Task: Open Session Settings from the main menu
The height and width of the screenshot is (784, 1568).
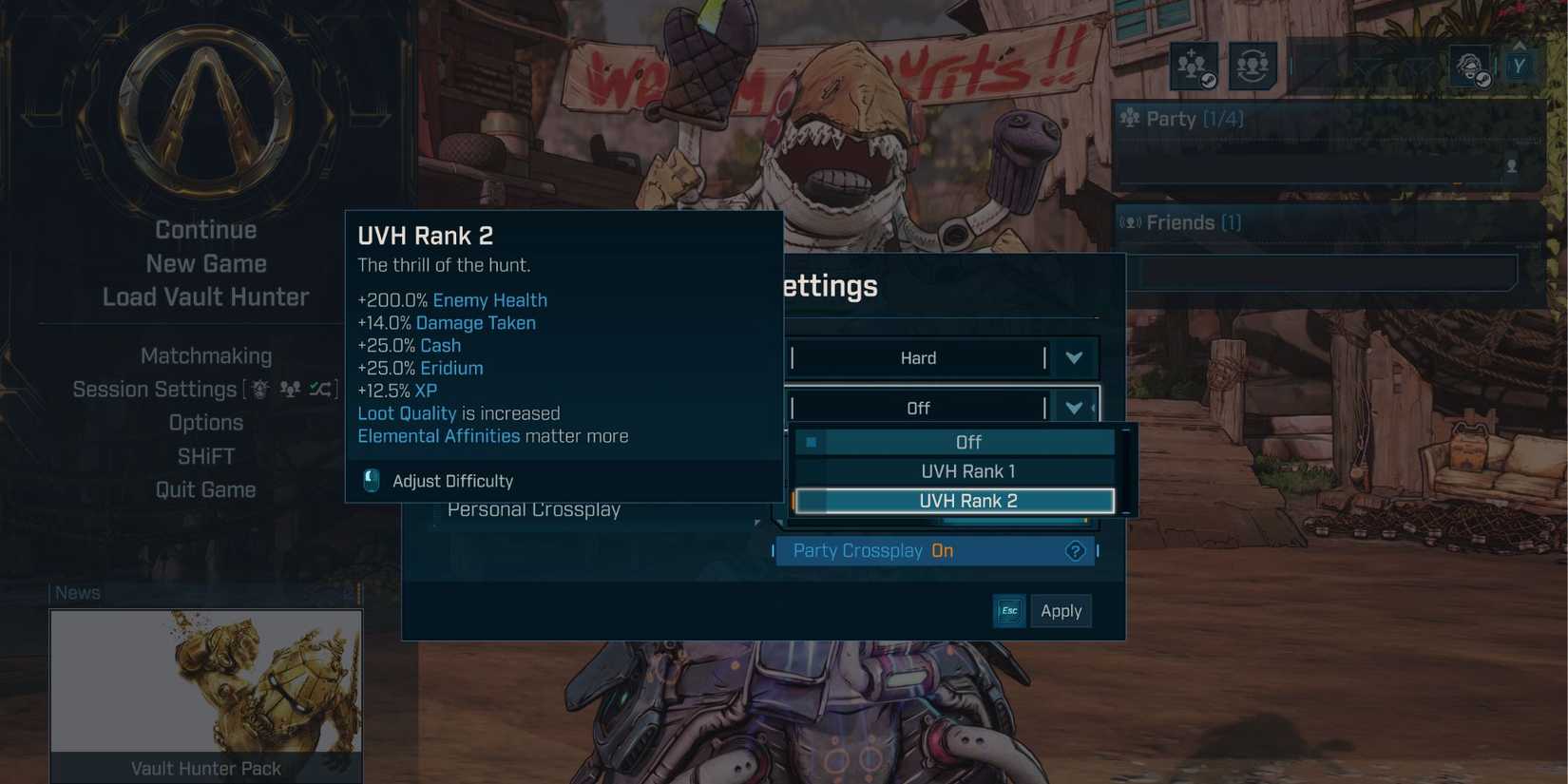Action: coord(154,389)
